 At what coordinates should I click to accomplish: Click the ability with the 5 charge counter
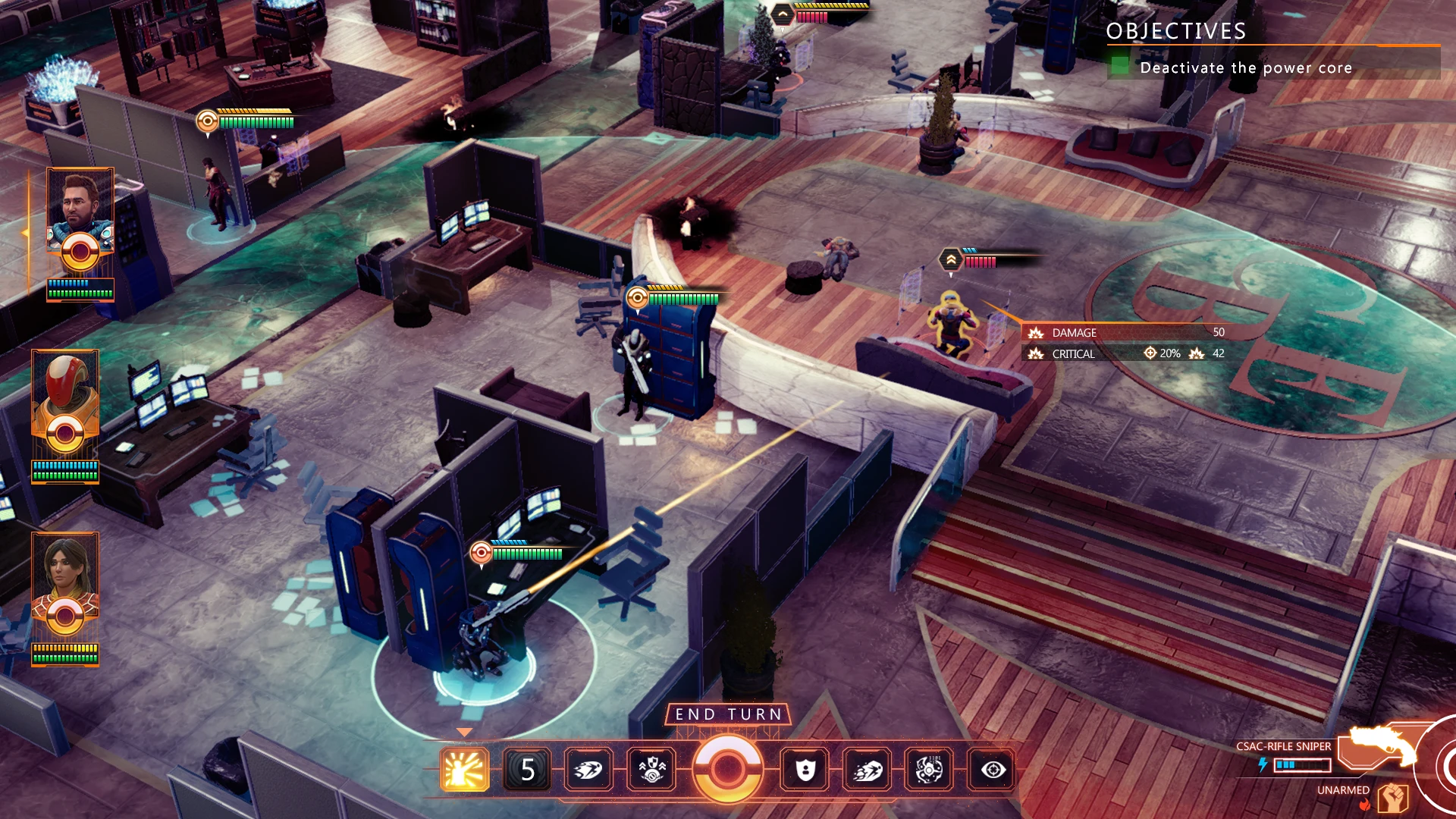point(529,770)
